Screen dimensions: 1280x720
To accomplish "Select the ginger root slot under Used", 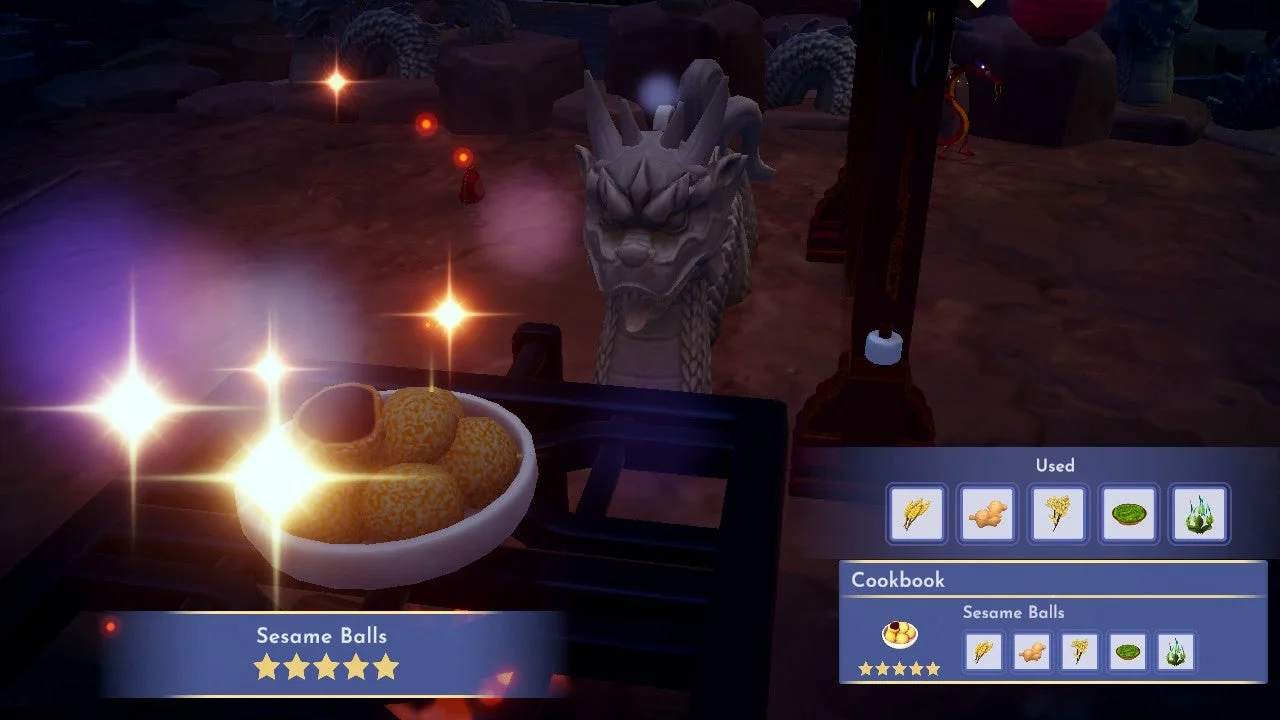I will tap(987, 514).
